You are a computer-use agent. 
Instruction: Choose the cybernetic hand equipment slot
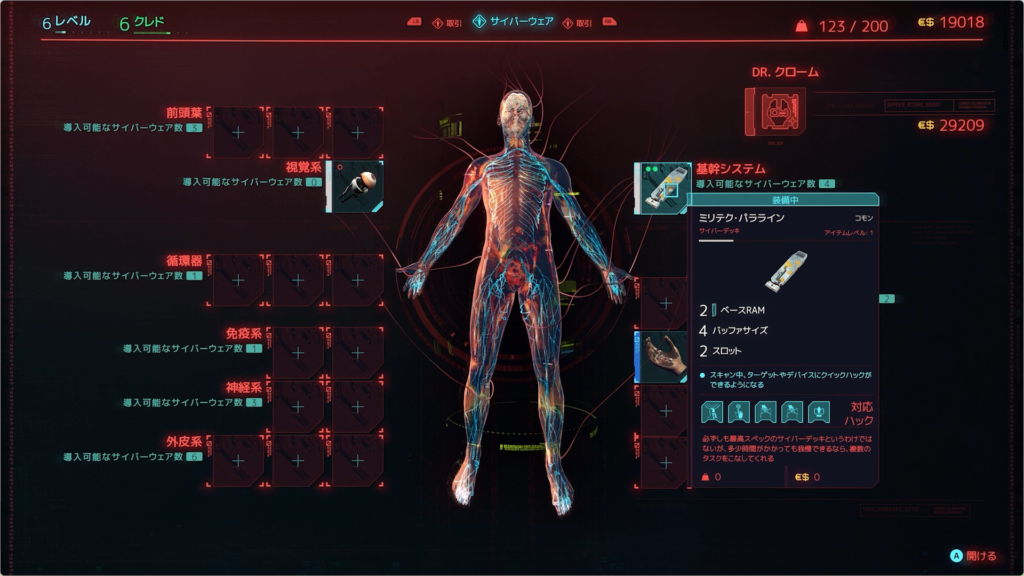(x=663, y=357)
